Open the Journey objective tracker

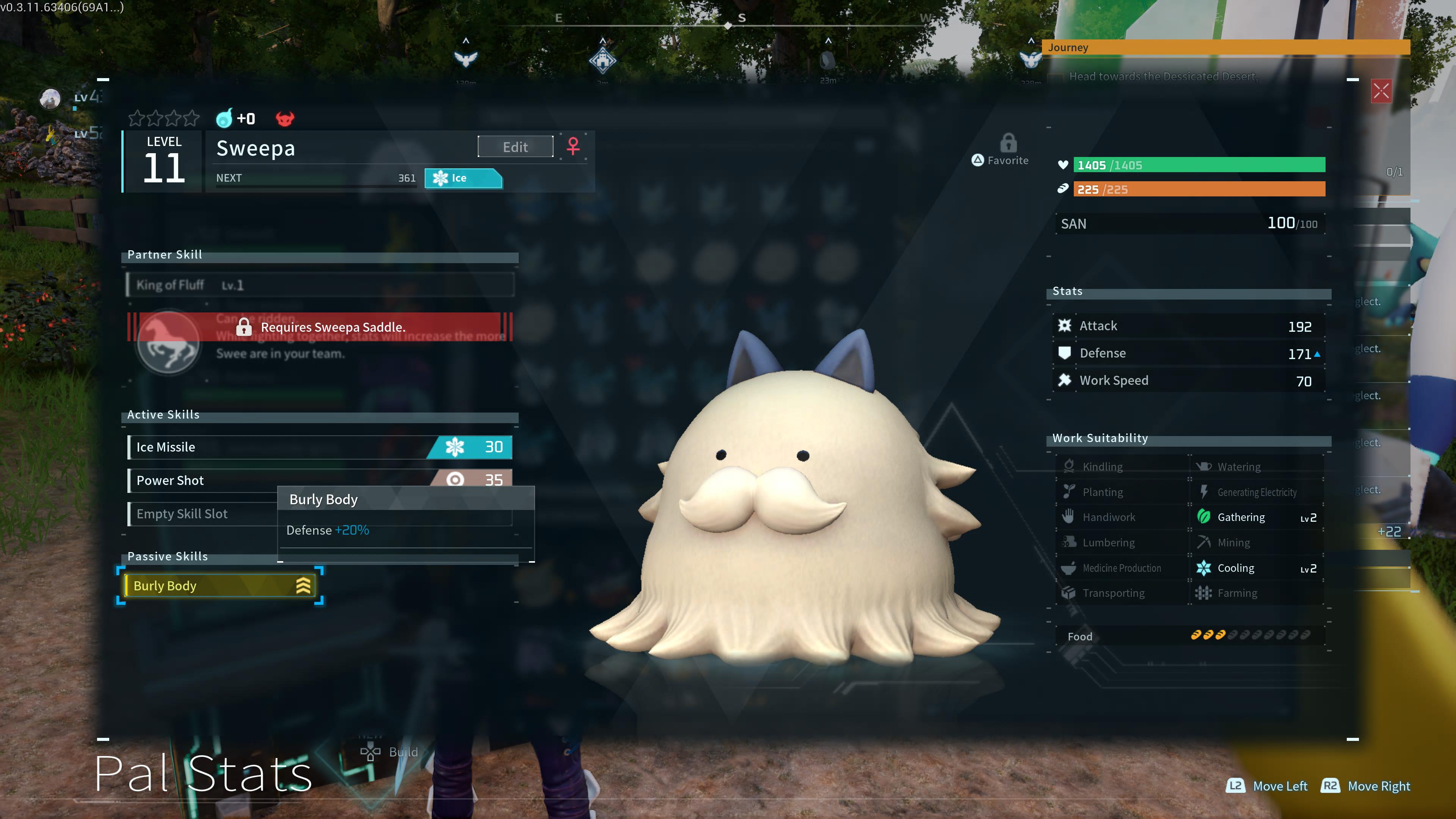click(x=1225, y=47)
